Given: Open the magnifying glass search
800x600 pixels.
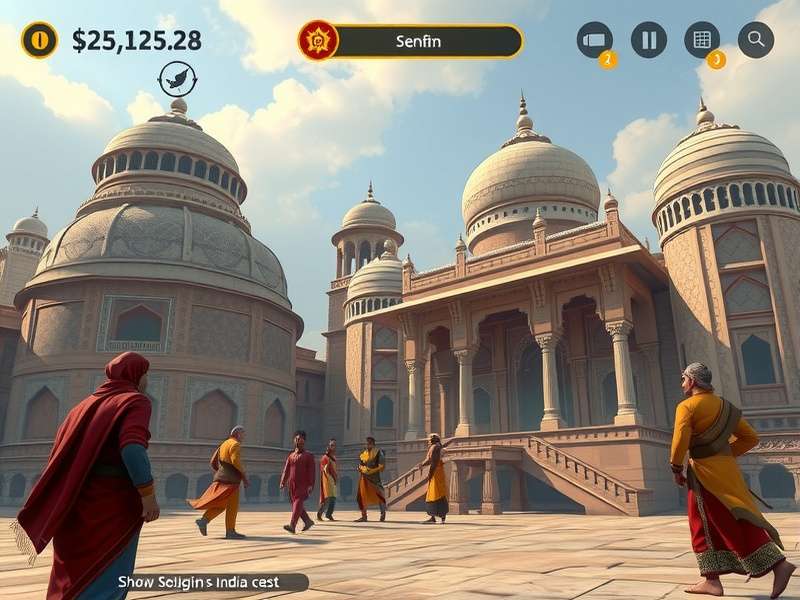Looking at the screenshot, I should click(x=756, y=40).
